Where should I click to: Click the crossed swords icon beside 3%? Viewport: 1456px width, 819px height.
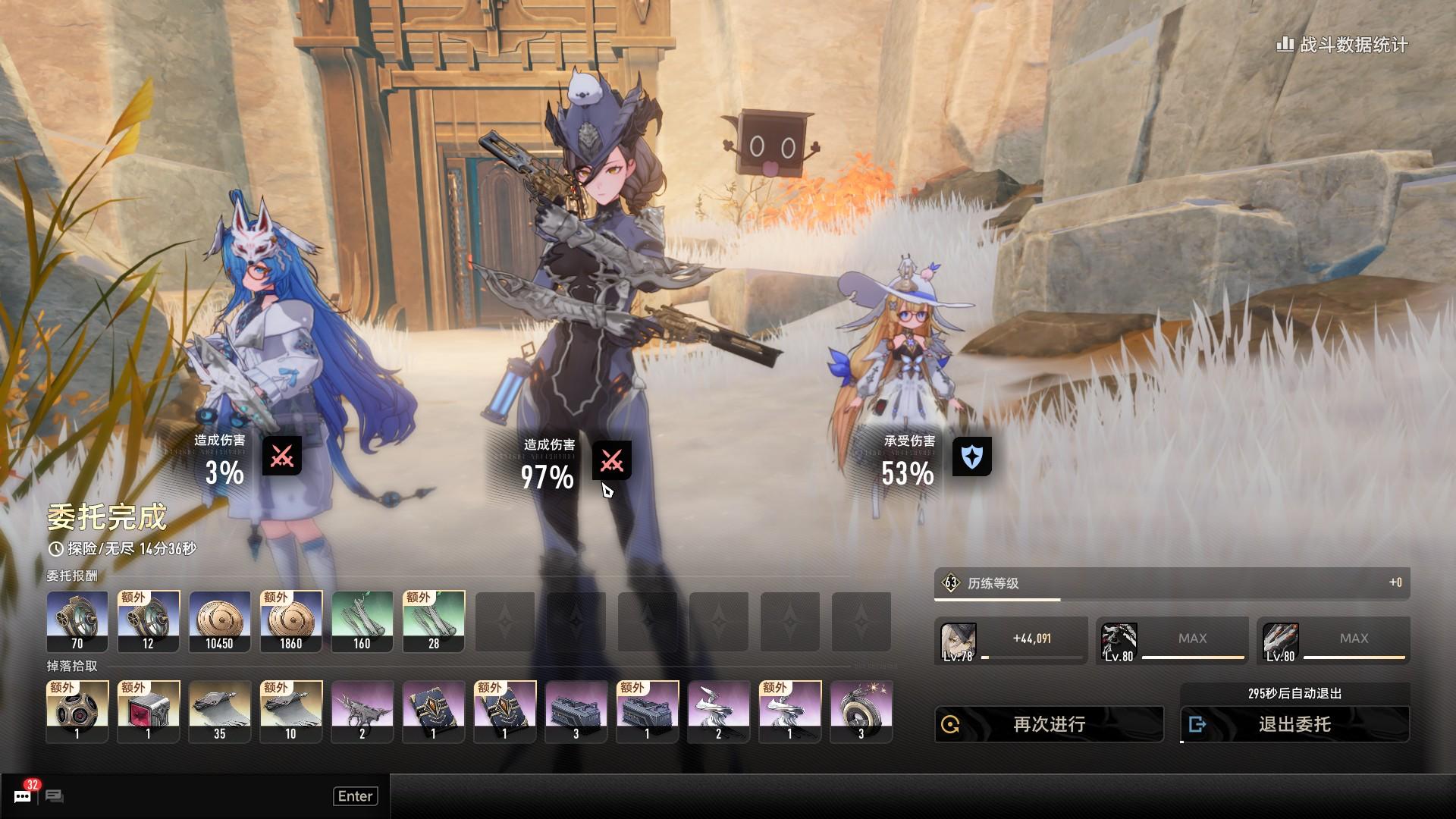281,456
